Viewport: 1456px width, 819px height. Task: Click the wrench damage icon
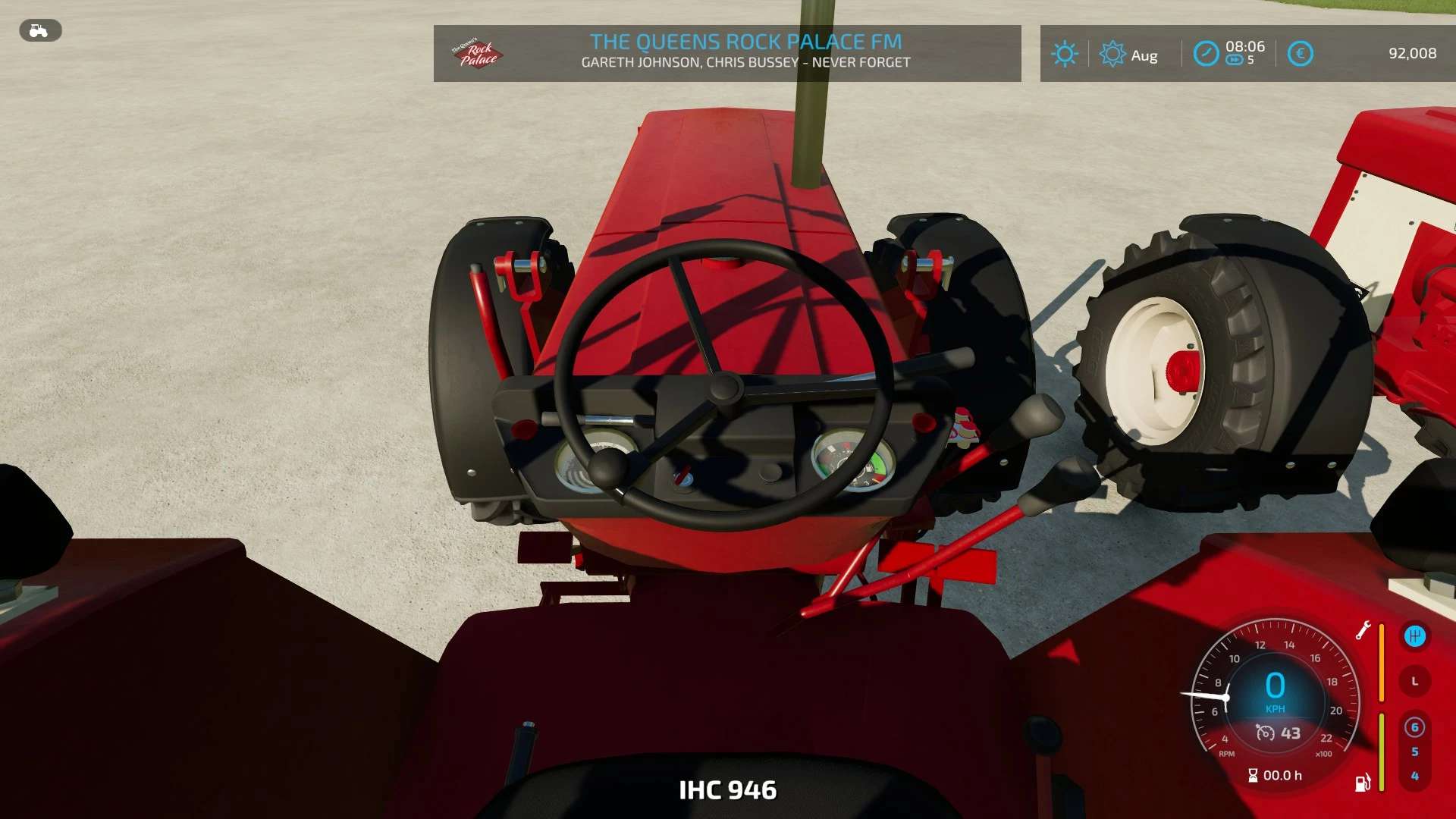click(1363, 630)
